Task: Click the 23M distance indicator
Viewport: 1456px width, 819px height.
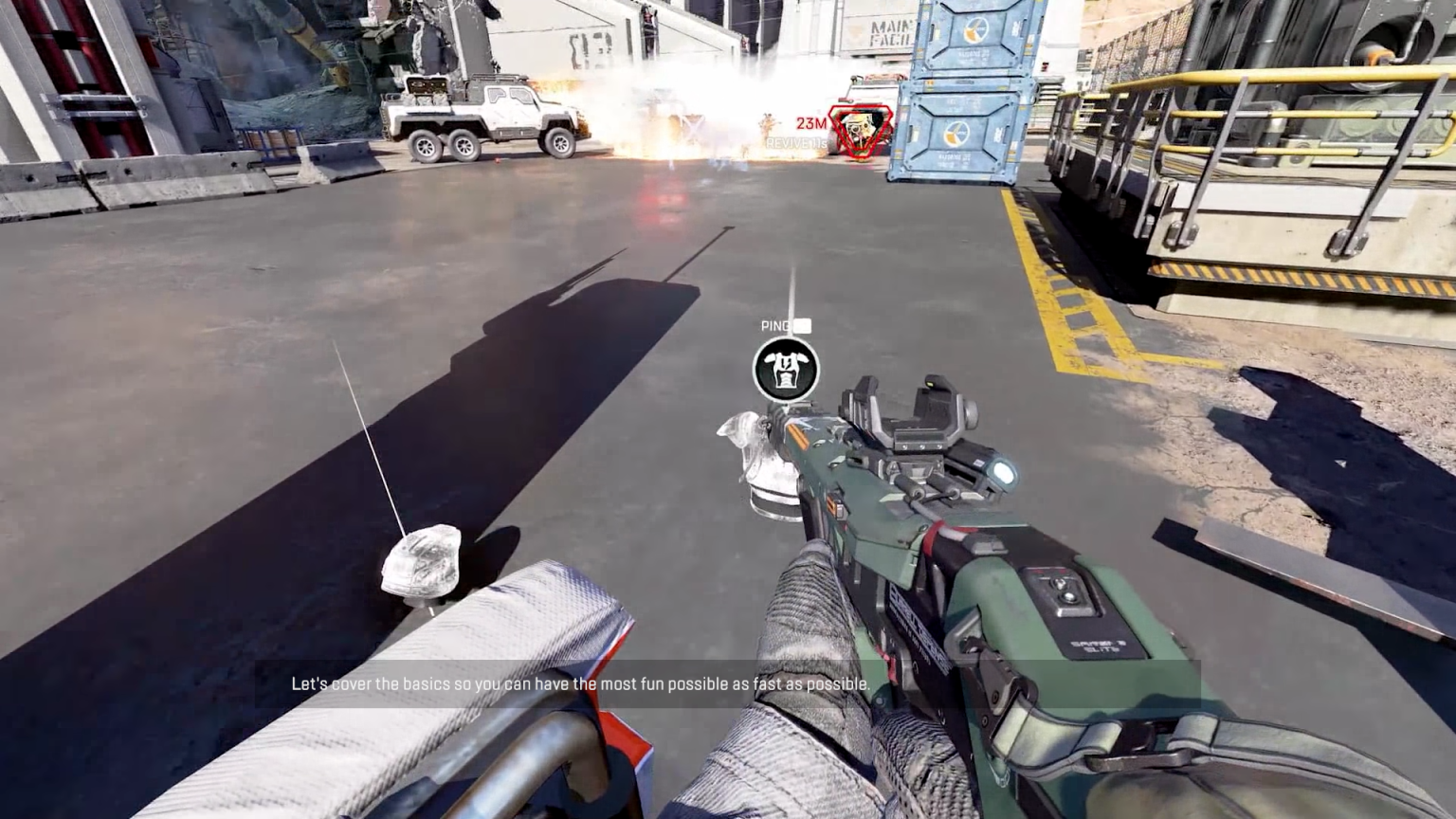Action: point(810,121)
